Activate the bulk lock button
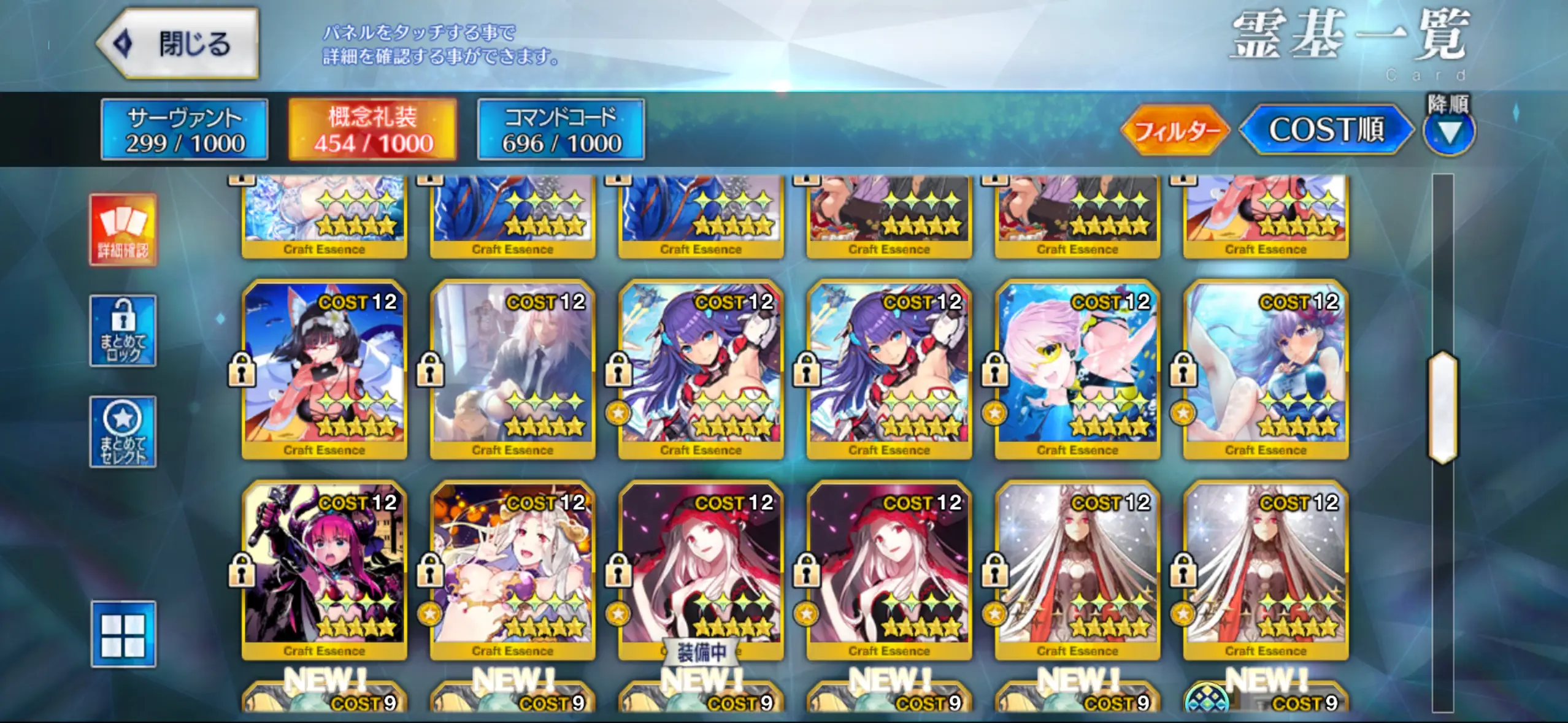The image size is (1568, 723). (123, 331)
